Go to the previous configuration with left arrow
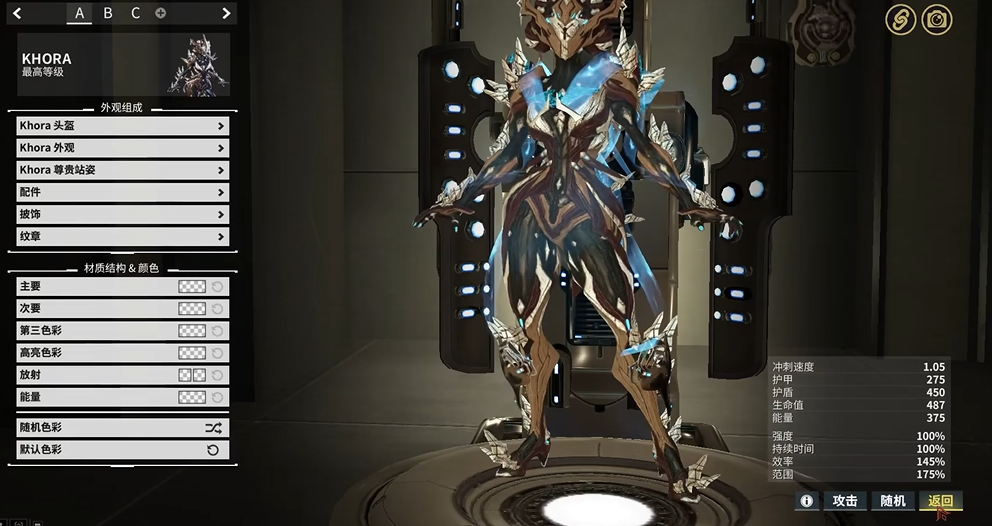Viewport: 992px width, 526px height. [x=17, y=13]
